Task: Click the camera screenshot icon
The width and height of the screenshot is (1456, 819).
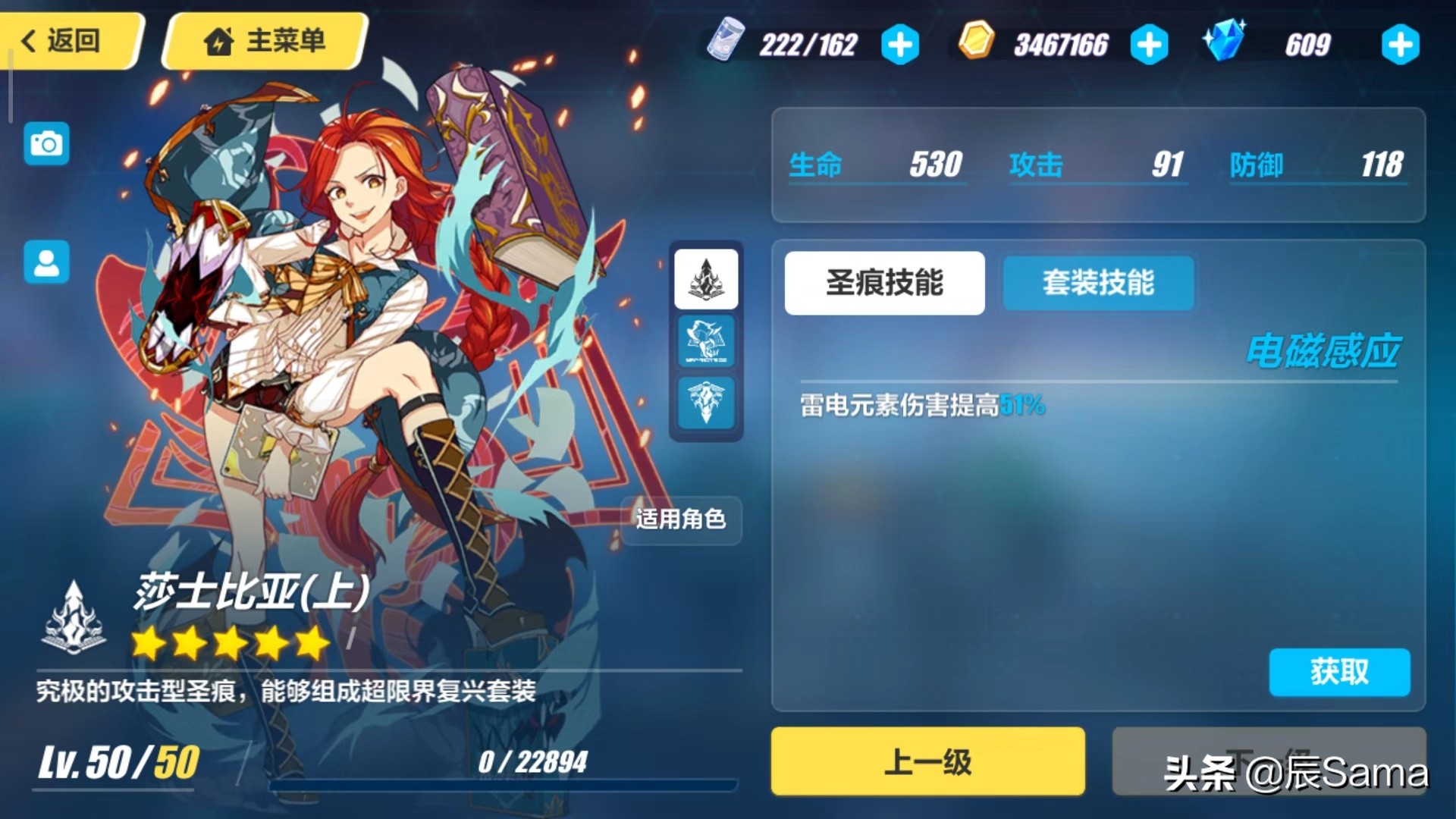Action: tap(46, 143)
